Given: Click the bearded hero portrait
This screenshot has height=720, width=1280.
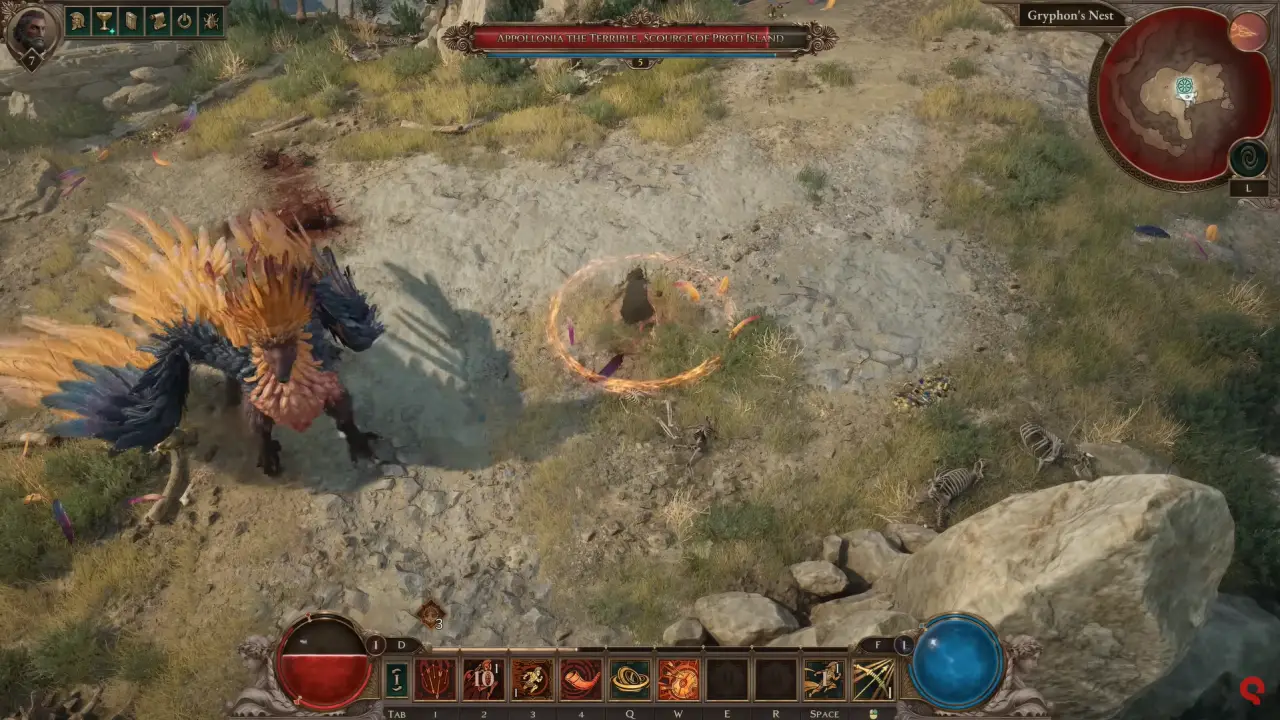Looking at the screenshot, I should [30, 32].
